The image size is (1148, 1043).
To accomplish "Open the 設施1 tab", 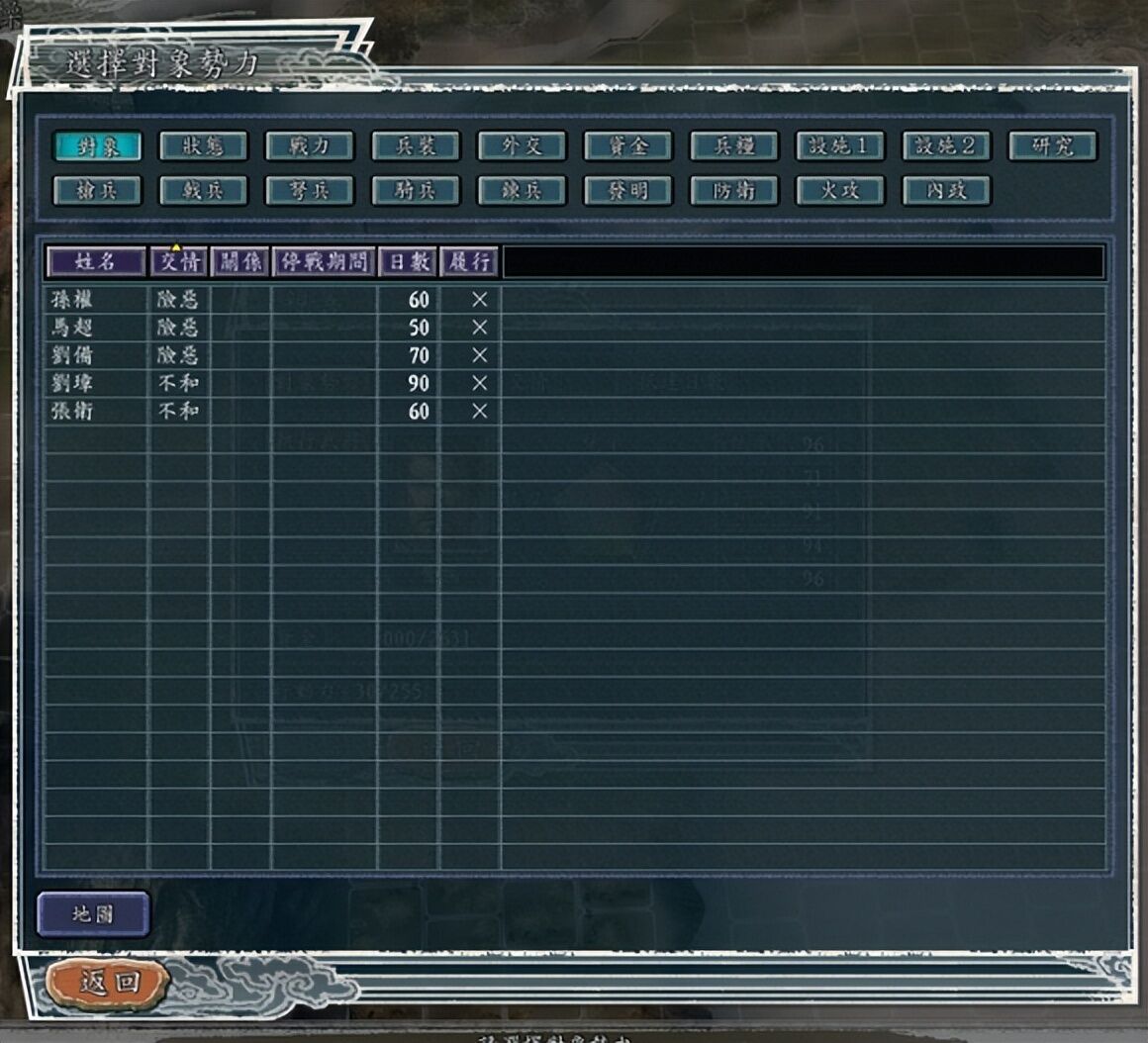I will pyautogui.click(x=839, y=146).
